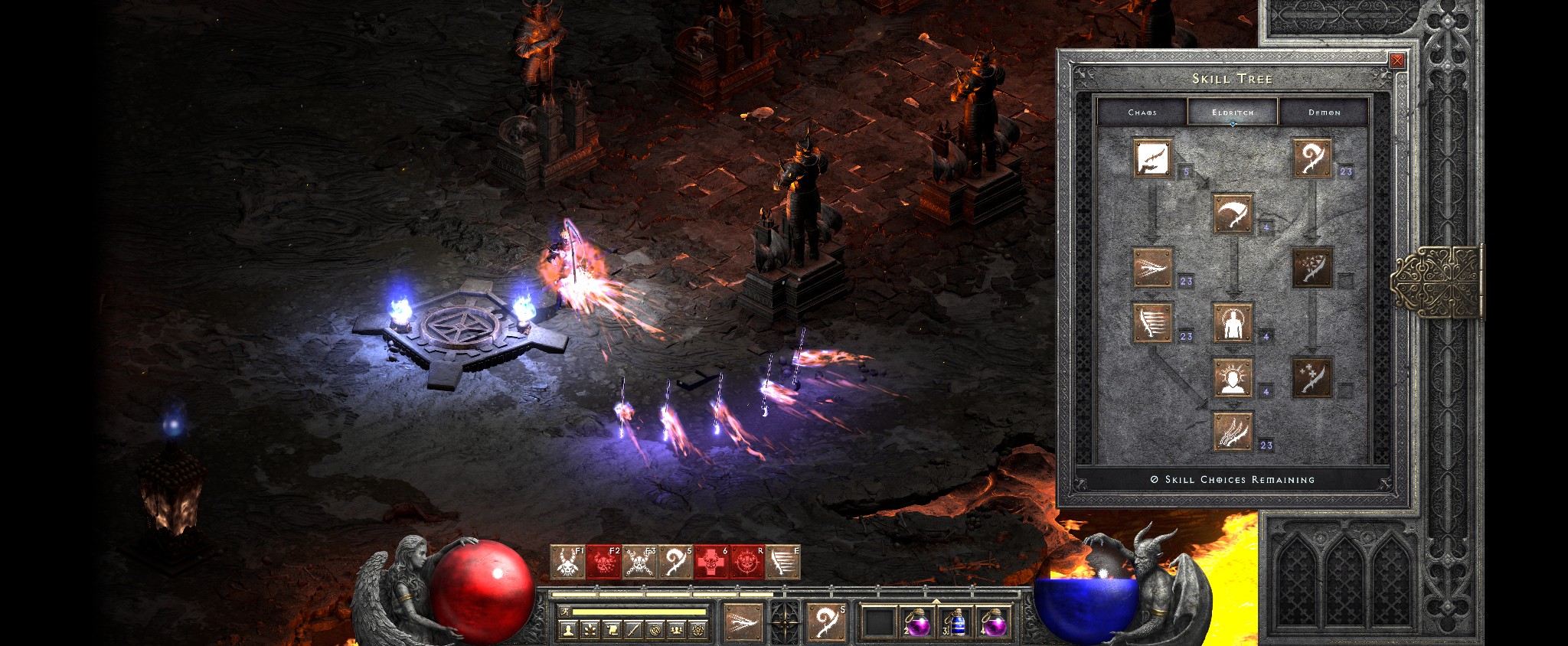
Task: Open the Demon skill tab
Action: coord(1324,113)
